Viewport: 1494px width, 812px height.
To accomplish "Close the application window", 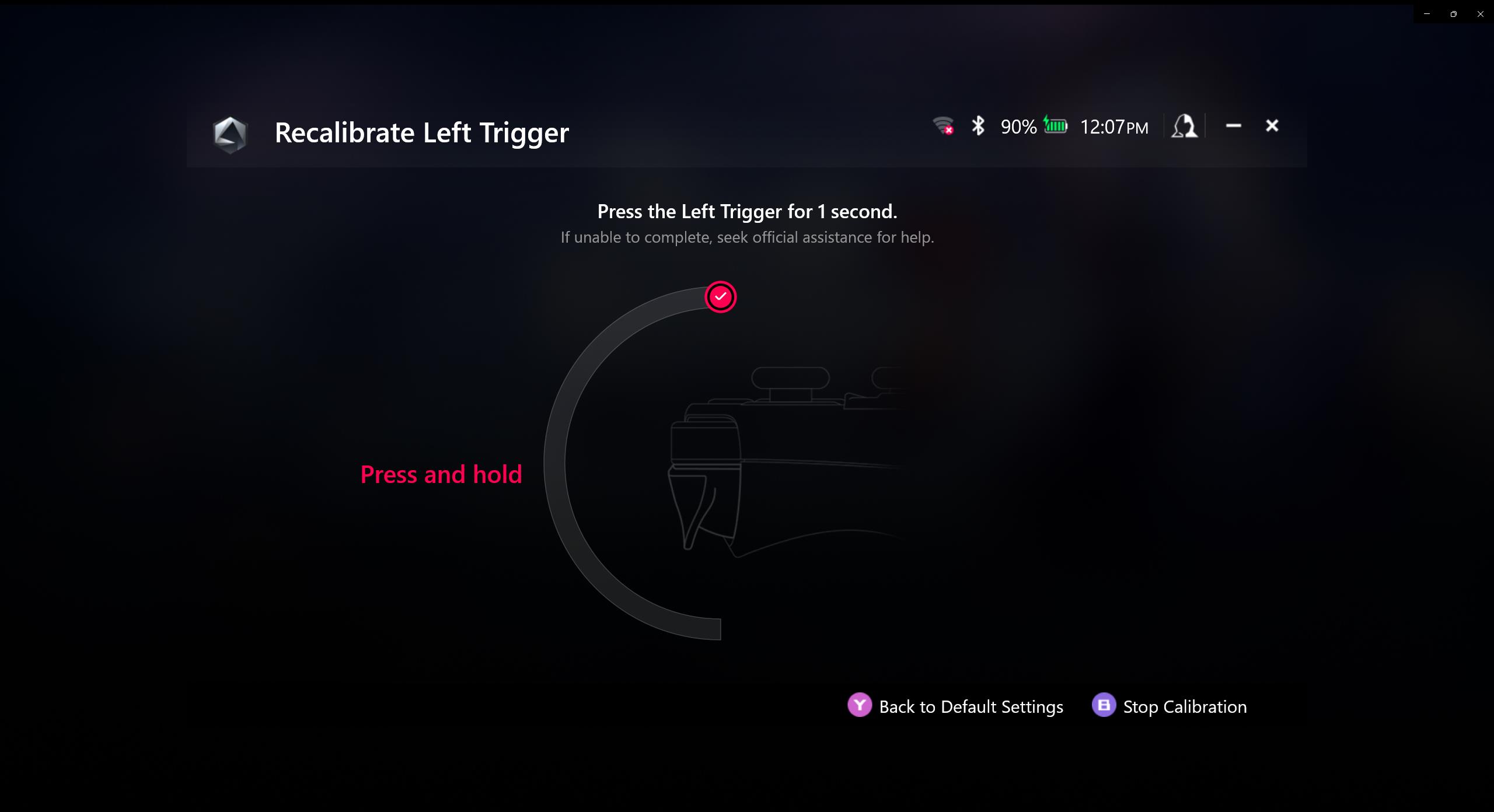I will [1480, 14].
